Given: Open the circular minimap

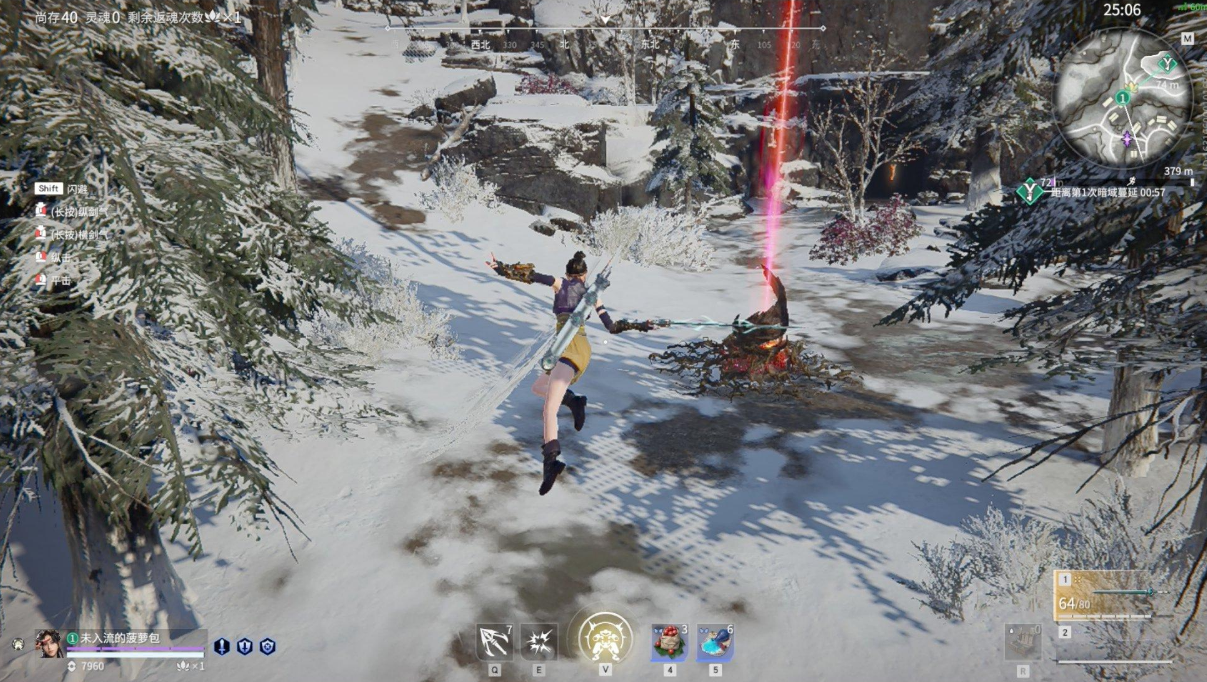Looking at the screenshot, I should tap(1123, 98).
